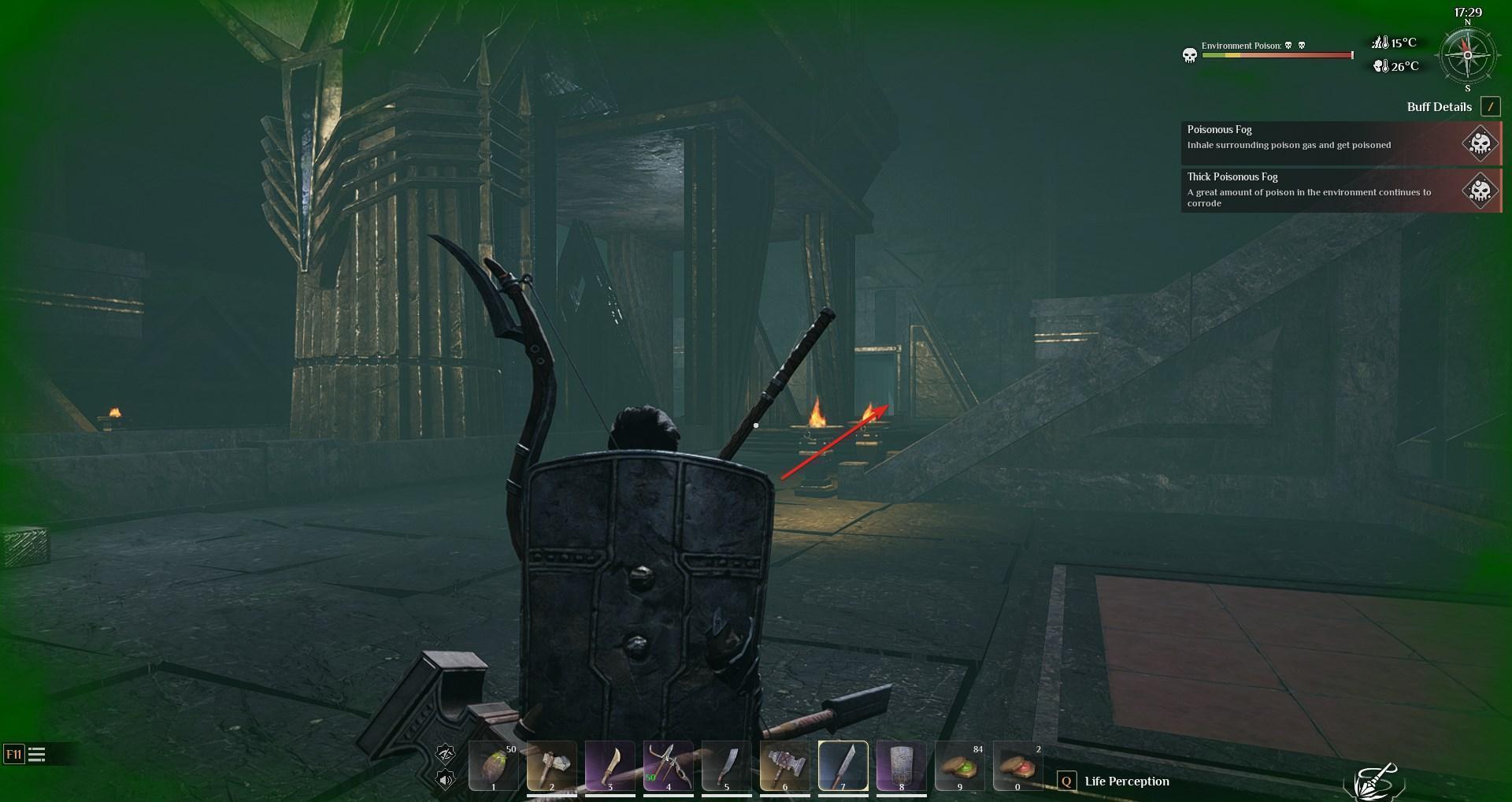The height and width of the screenshot is (802, 1512).
Task: Select the stone axe in hotbar slot 2
Action: point(551,766)
